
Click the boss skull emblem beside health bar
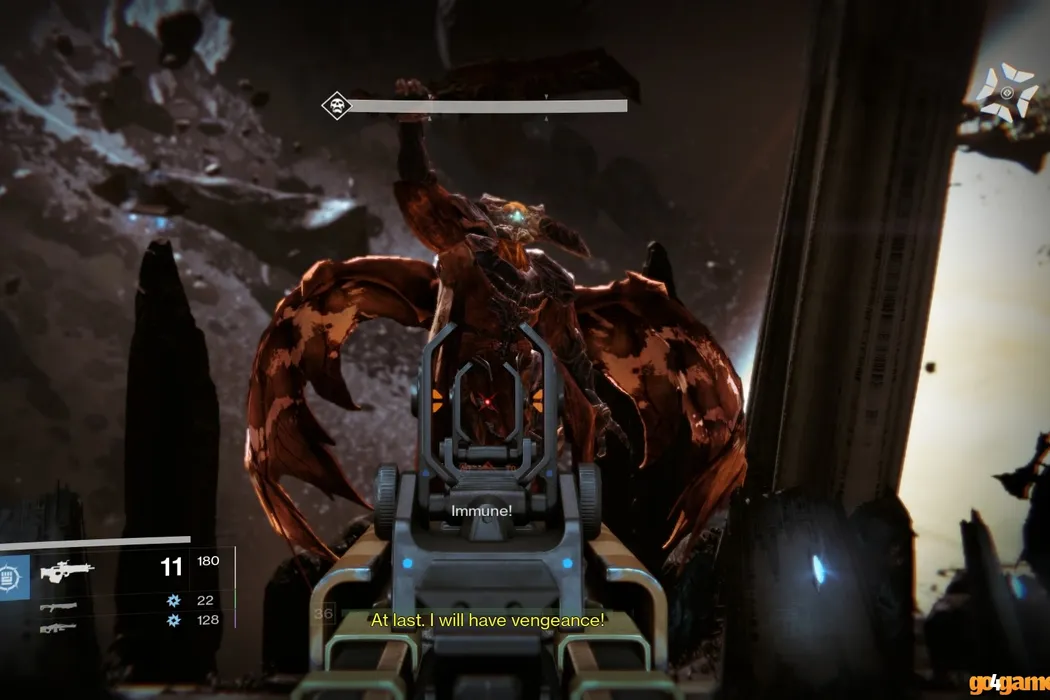[336, 105]
